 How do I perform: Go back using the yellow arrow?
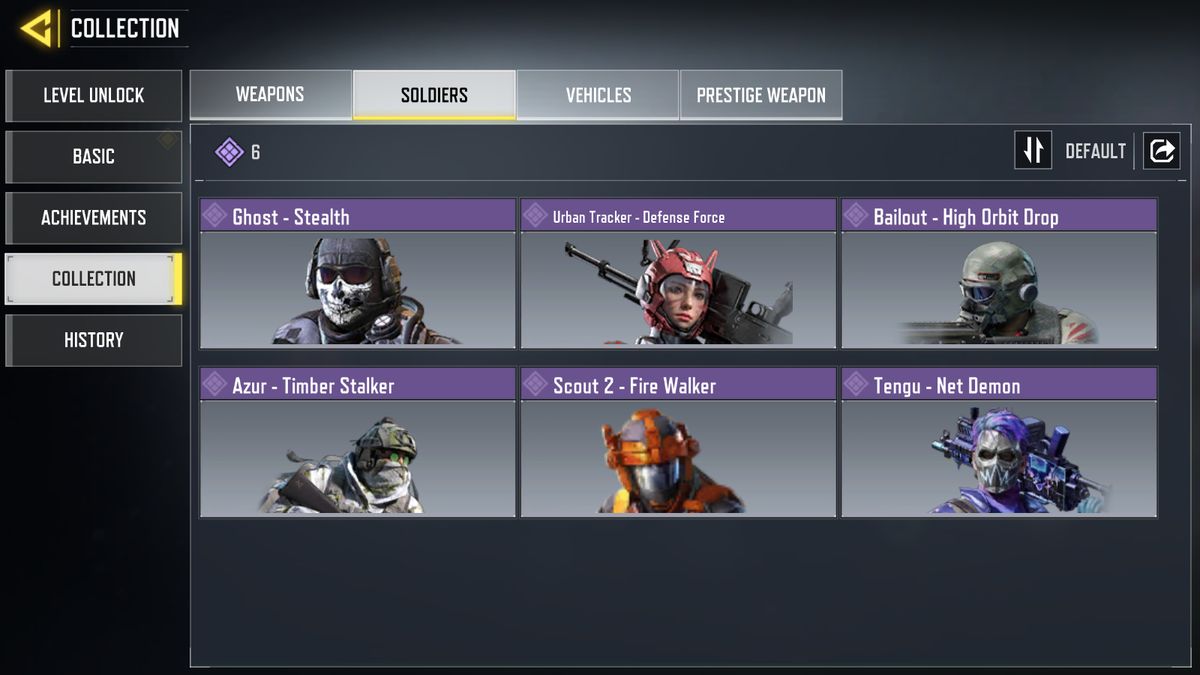(x=36, y=29)
